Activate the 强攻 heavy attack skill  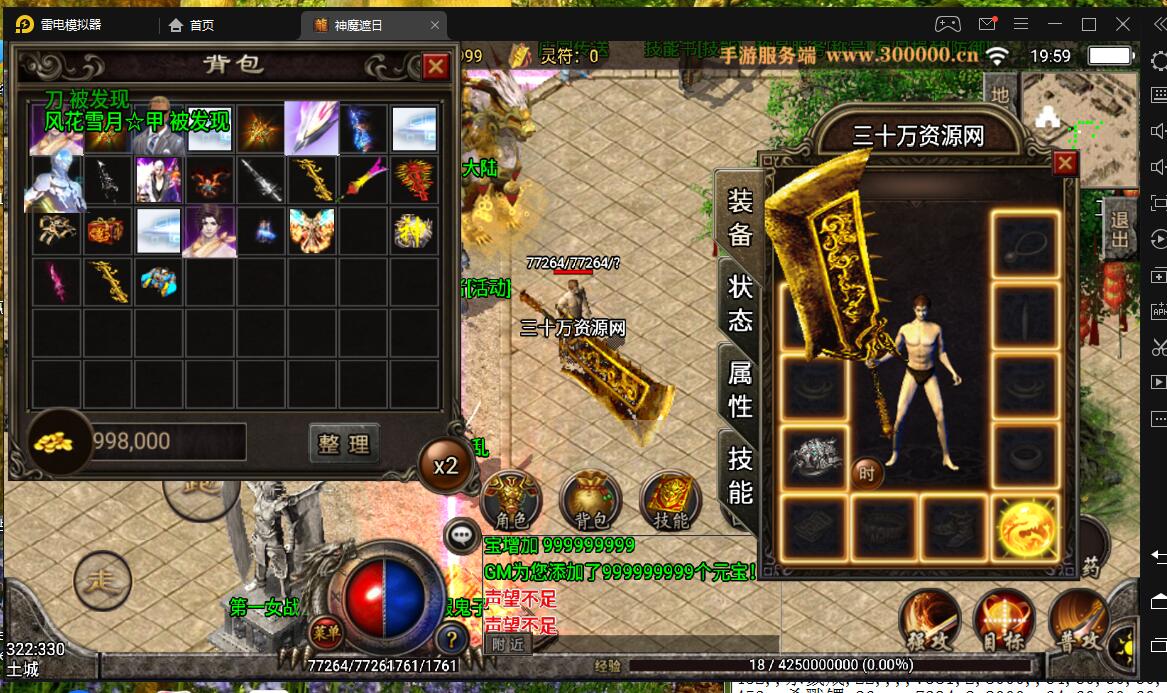pyautogui.click(x=930, y=618)
